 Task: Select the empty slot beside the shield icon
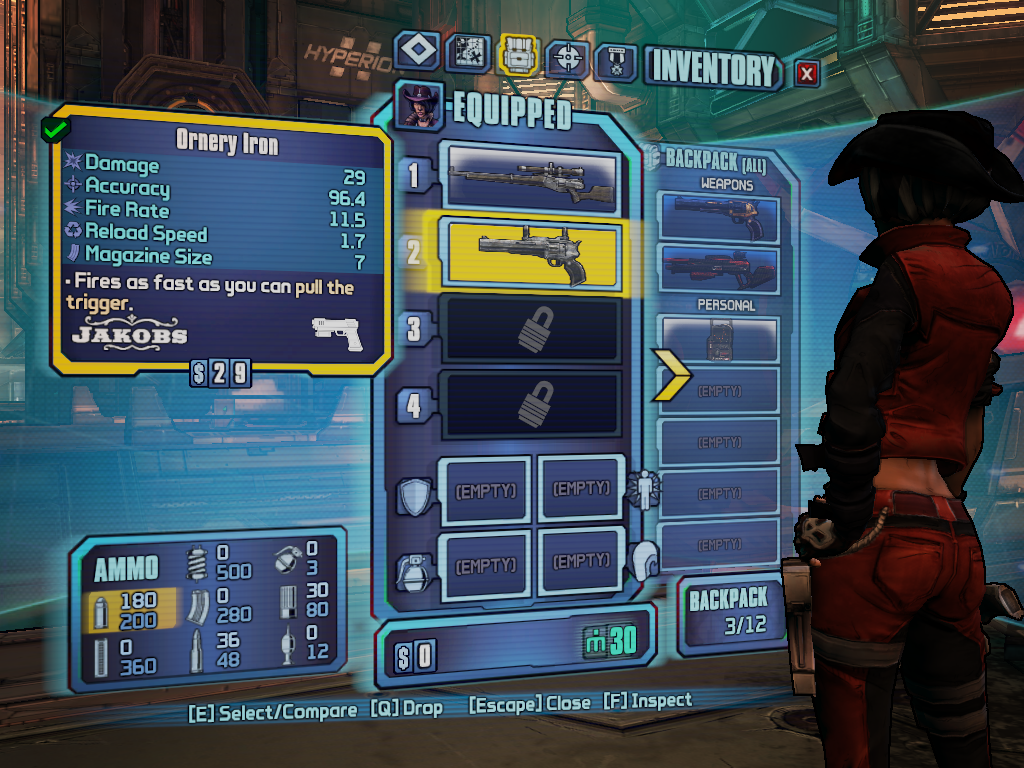(486, 490)
